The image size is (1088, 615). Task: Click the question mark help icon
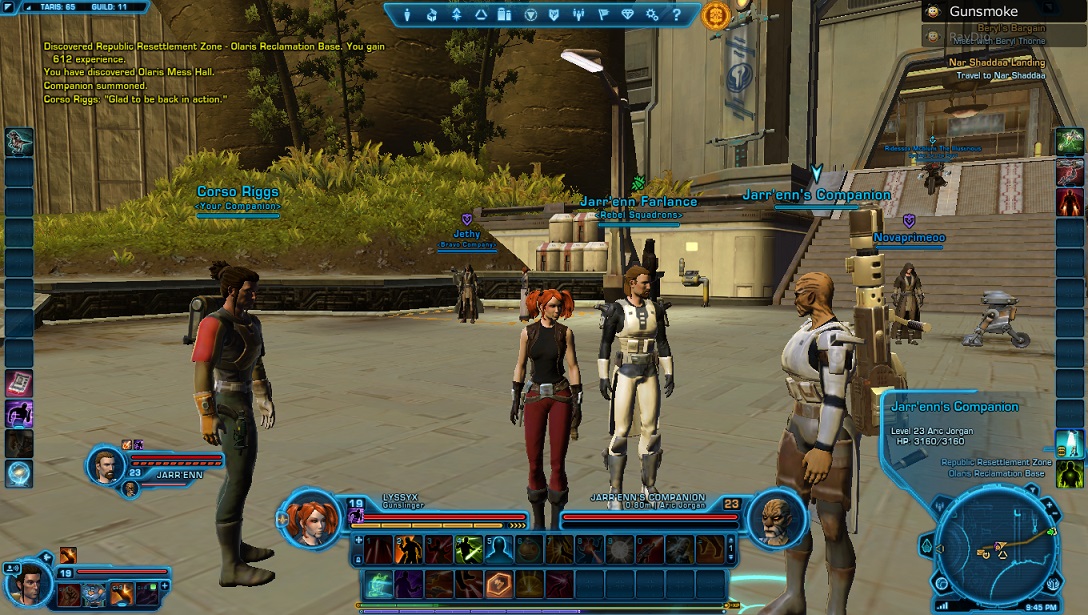(x=677, y=15)
